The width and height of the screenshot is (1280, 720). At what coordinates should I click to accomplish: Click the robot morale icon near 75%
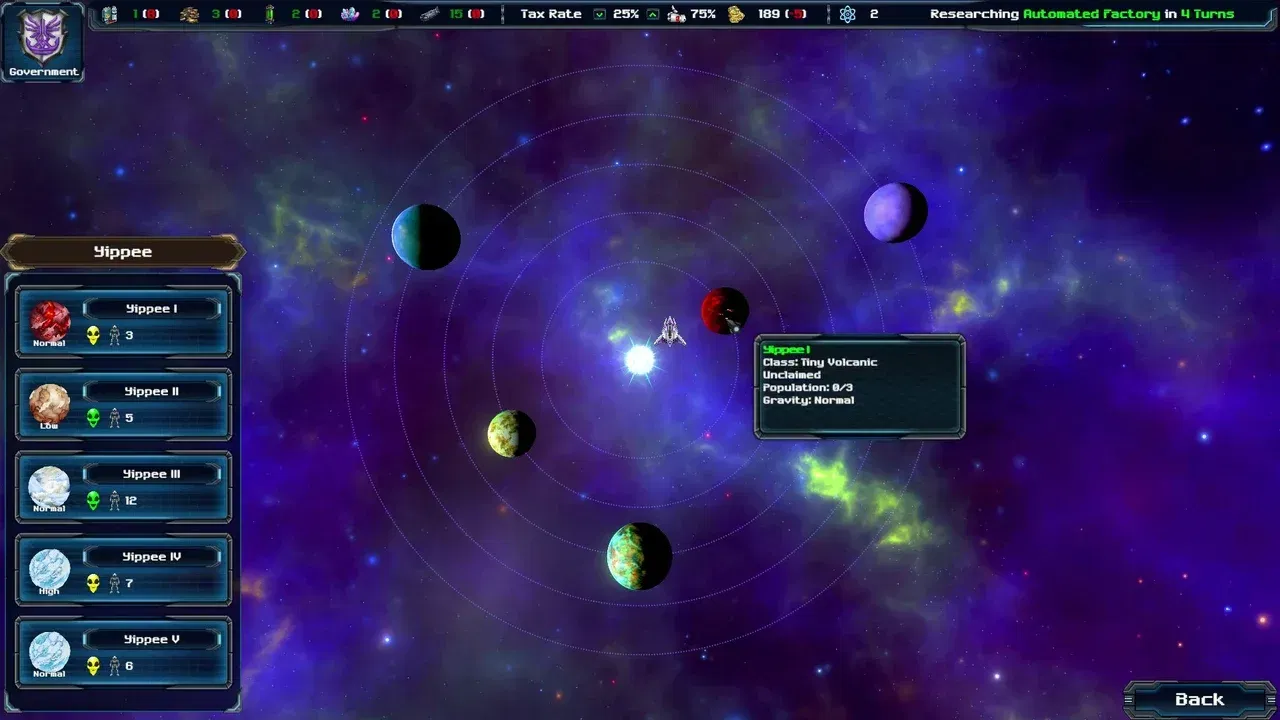(x=675, y=14)
